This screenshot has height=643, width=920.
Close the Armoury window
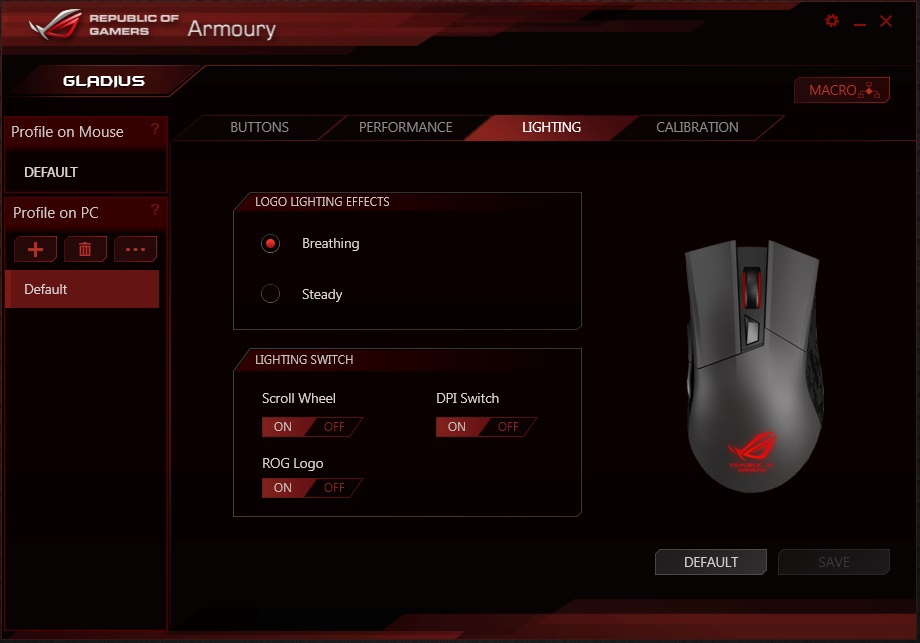(886, 21)
